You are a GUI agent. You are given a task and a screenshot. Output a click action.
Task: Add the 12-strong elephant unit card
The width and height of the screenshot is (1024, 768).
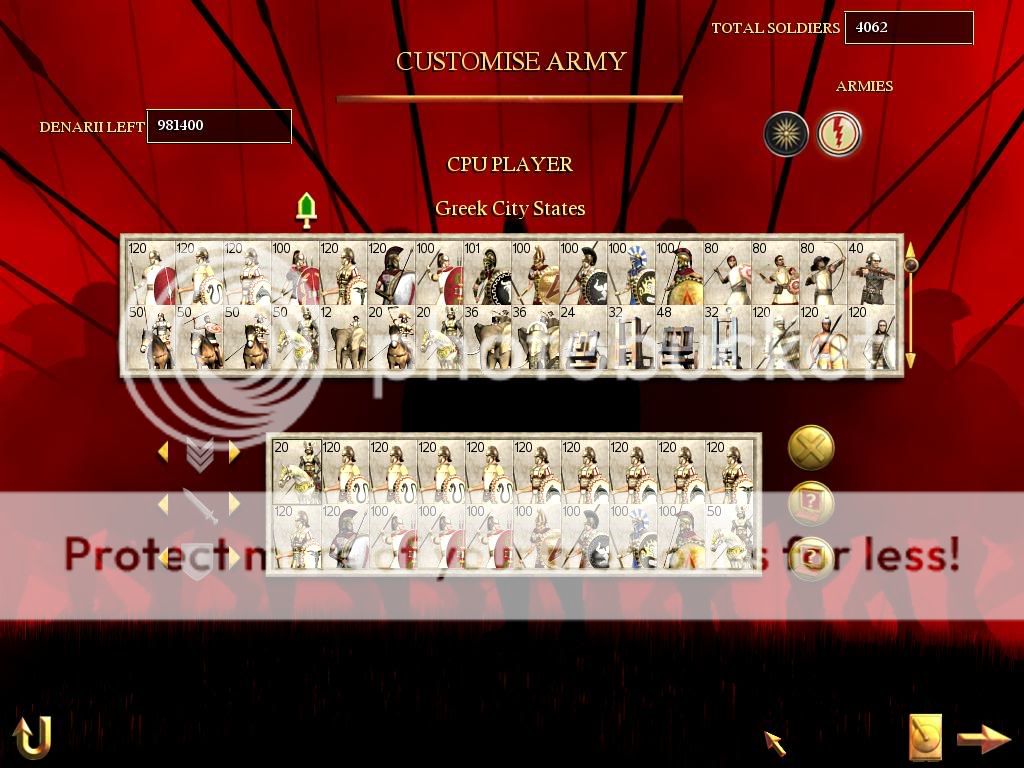coord(343,338)
